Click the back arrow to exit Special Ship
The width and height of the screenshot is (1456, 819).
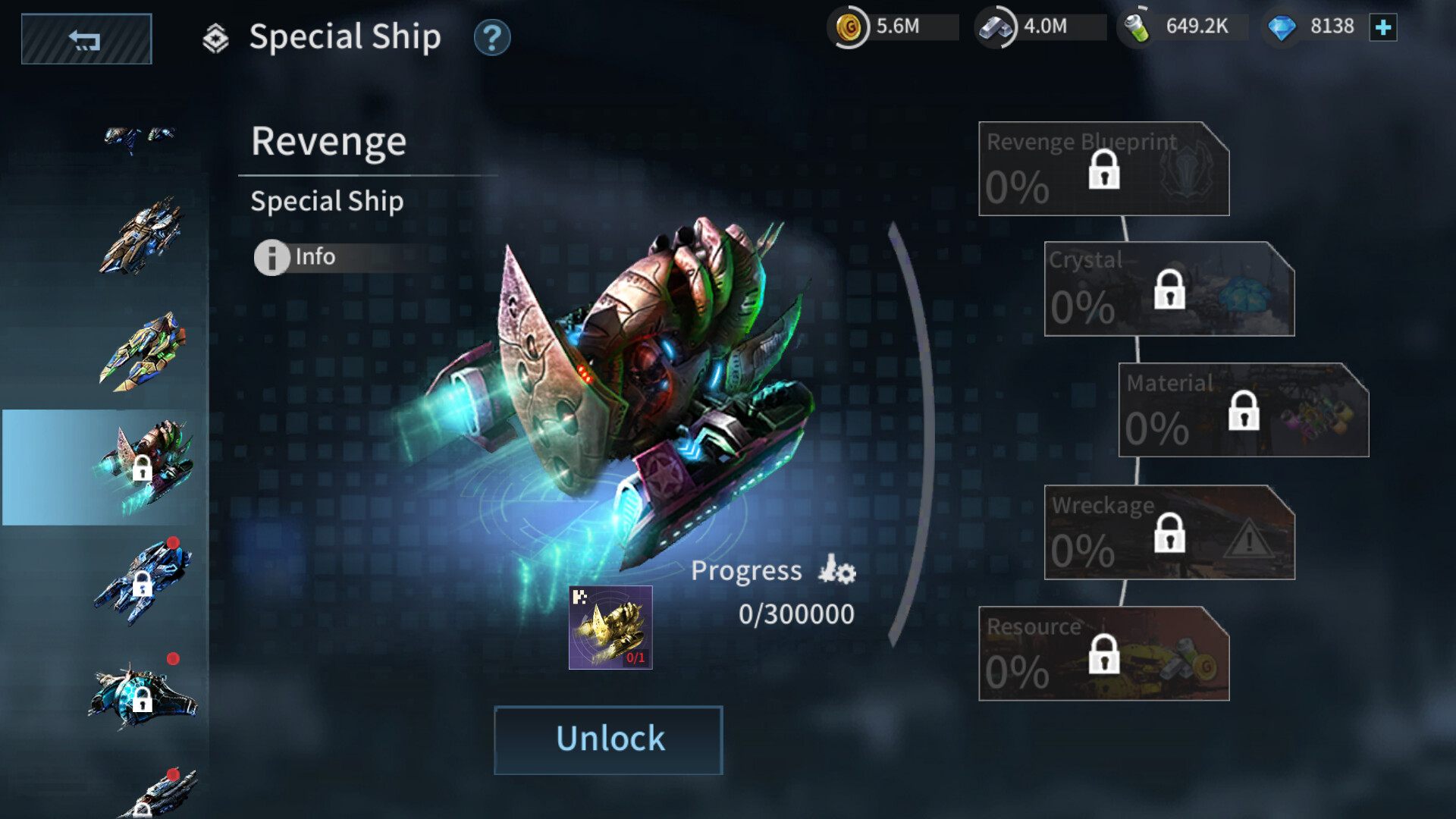point(86,38)
